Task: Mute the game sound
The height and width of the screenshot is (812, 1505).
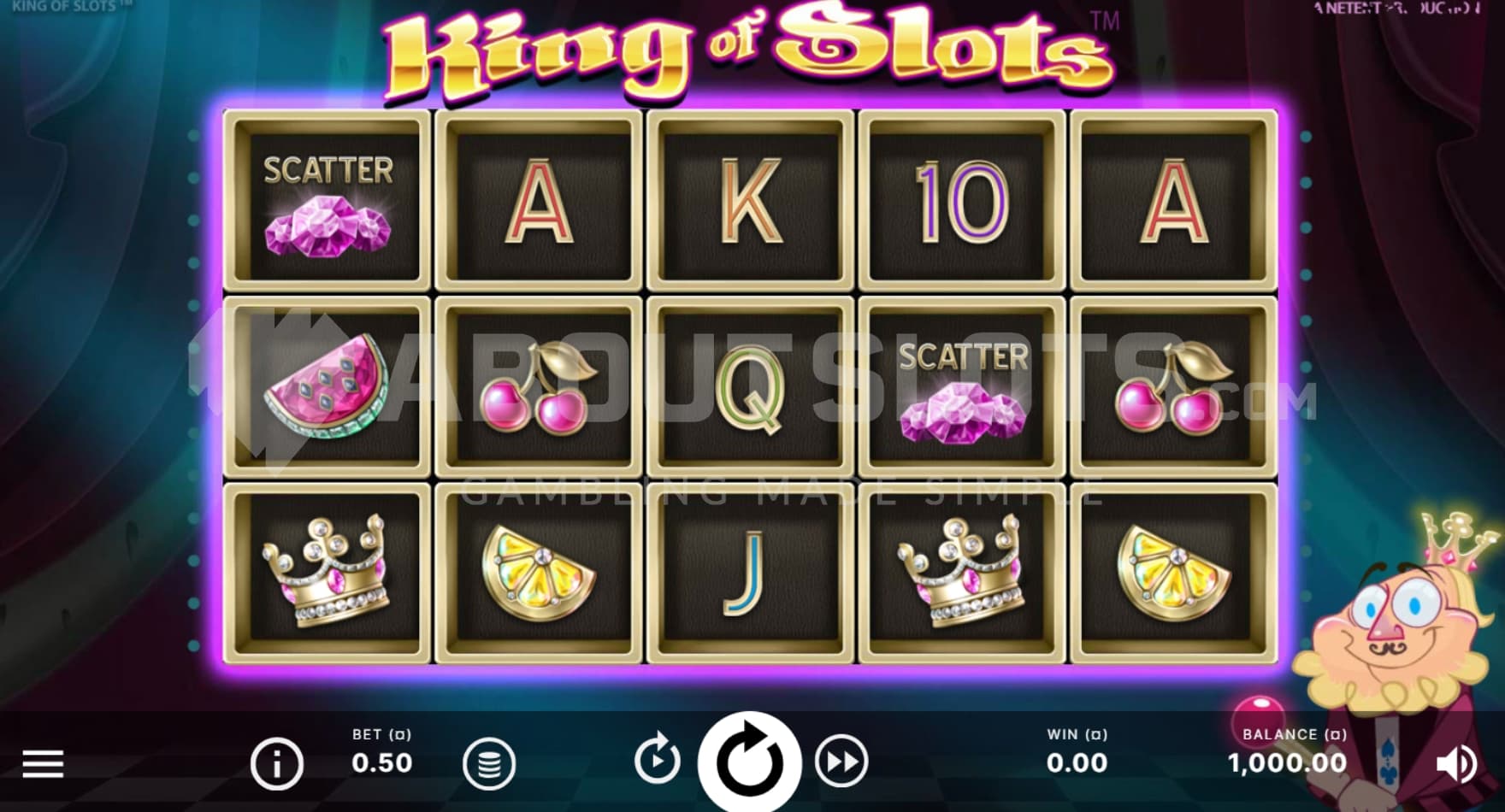Action: [x=1455, y=763]
